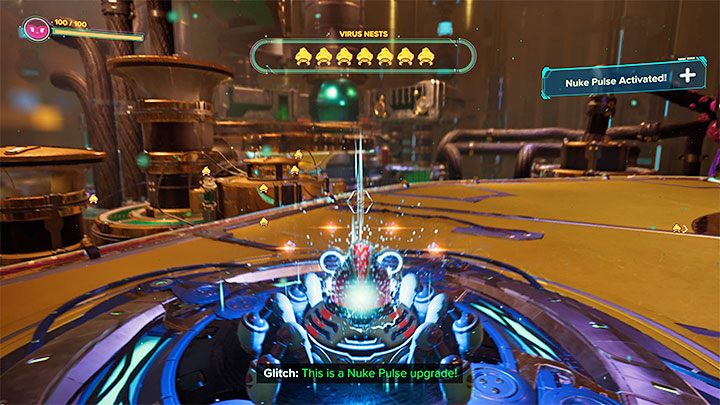Click the plus icon on the notification
The image size is (720, 405).
tap(688, 76)
